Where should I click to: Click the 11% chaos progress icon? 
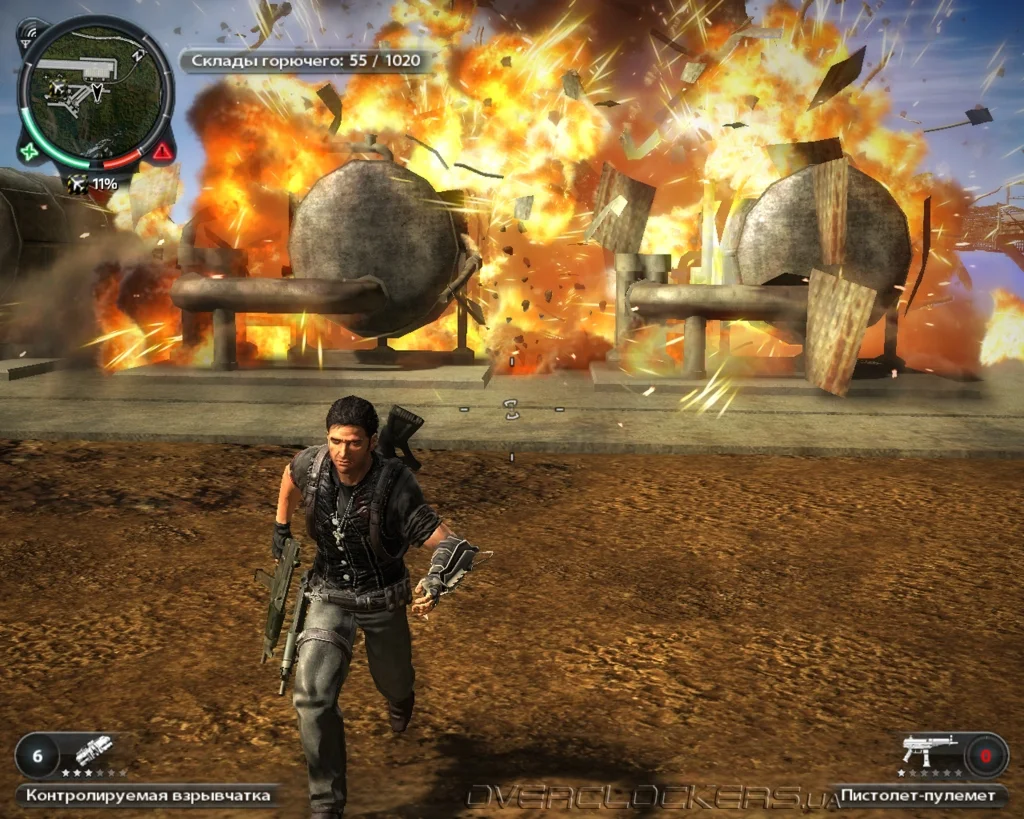(93, 184)
